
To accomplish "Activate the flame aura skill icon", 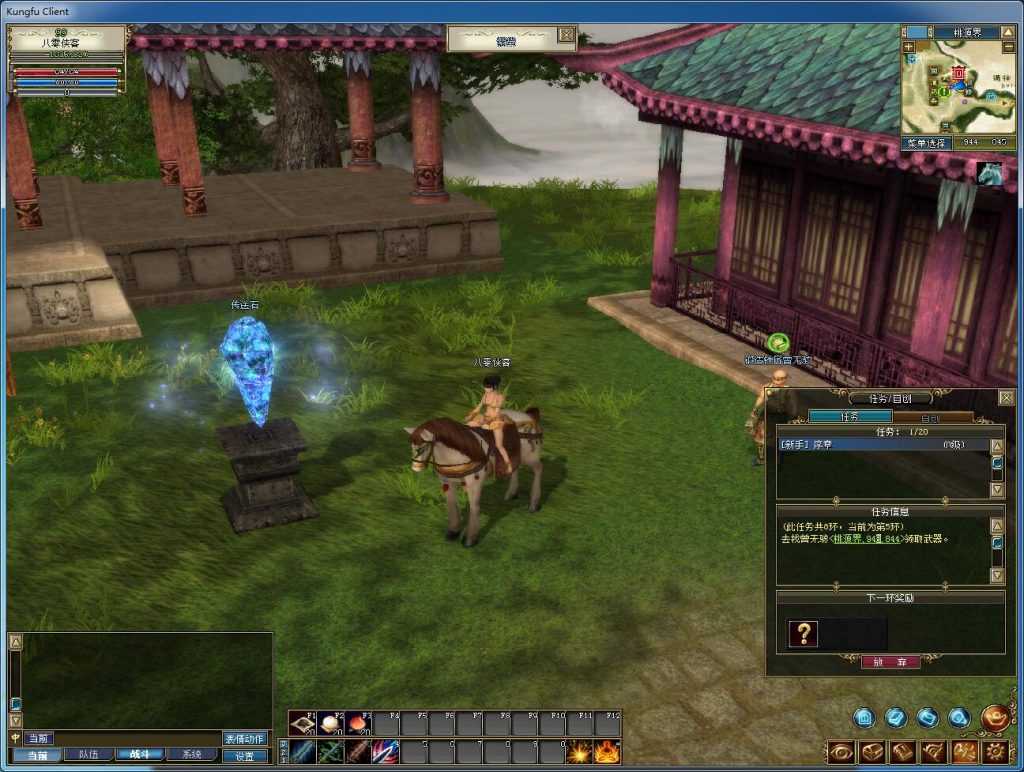I will pyautogui.click(x=607, y=752).
